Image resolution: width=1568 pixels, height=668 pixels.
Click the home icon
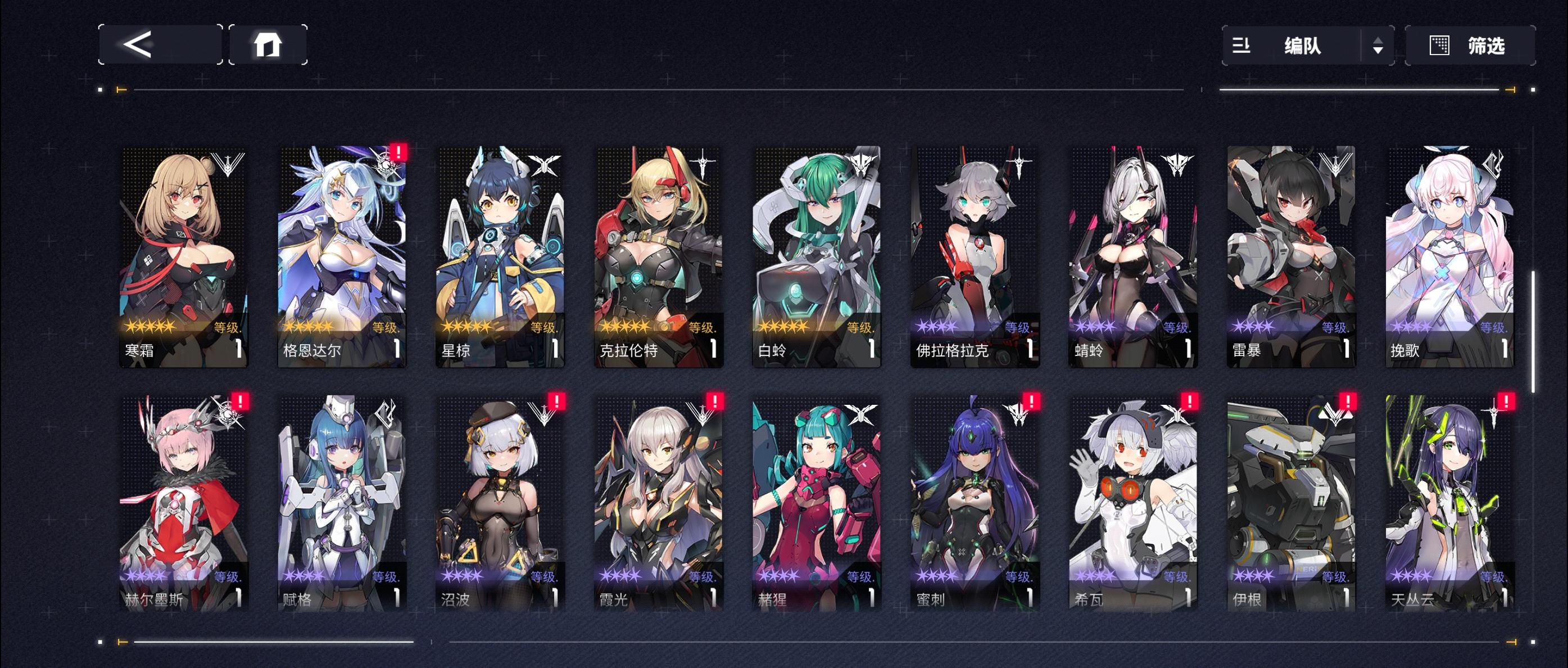pos(268,44)
